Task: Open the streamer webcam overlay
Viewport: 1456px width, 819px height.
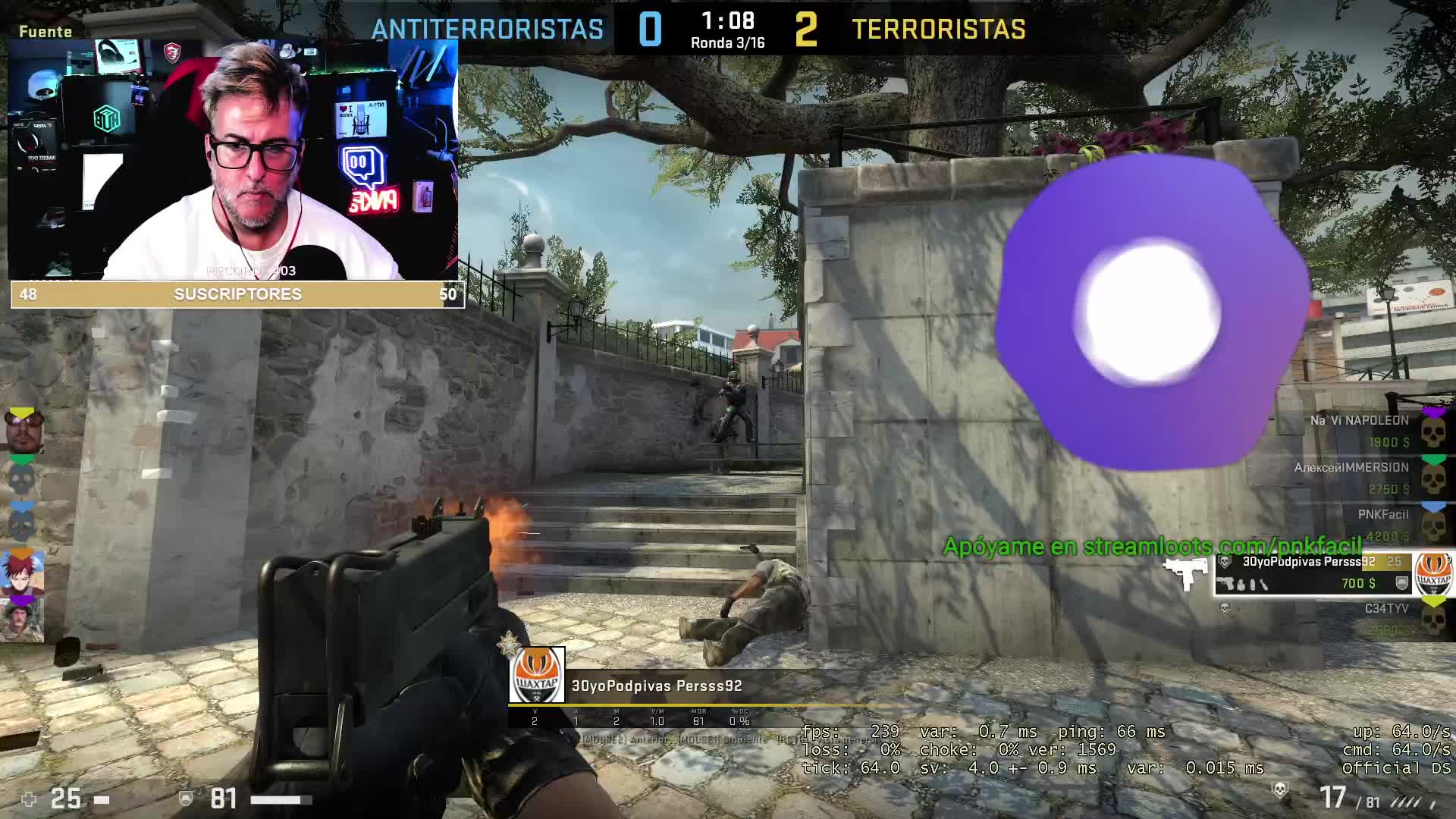Action: (234, 161)
